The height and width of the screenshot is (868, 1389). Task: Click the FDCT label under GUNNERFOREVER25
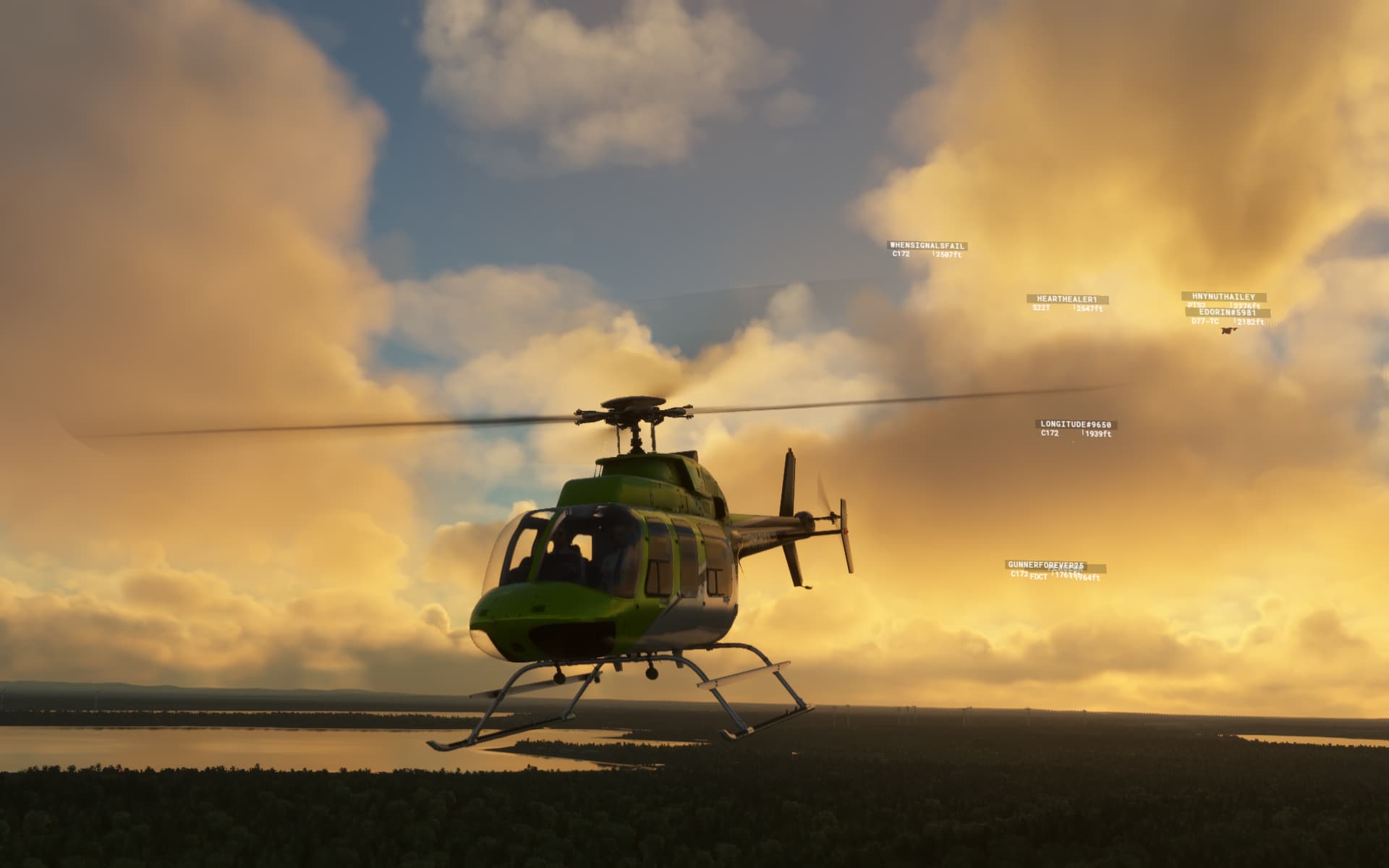[x=1040, y=576]
